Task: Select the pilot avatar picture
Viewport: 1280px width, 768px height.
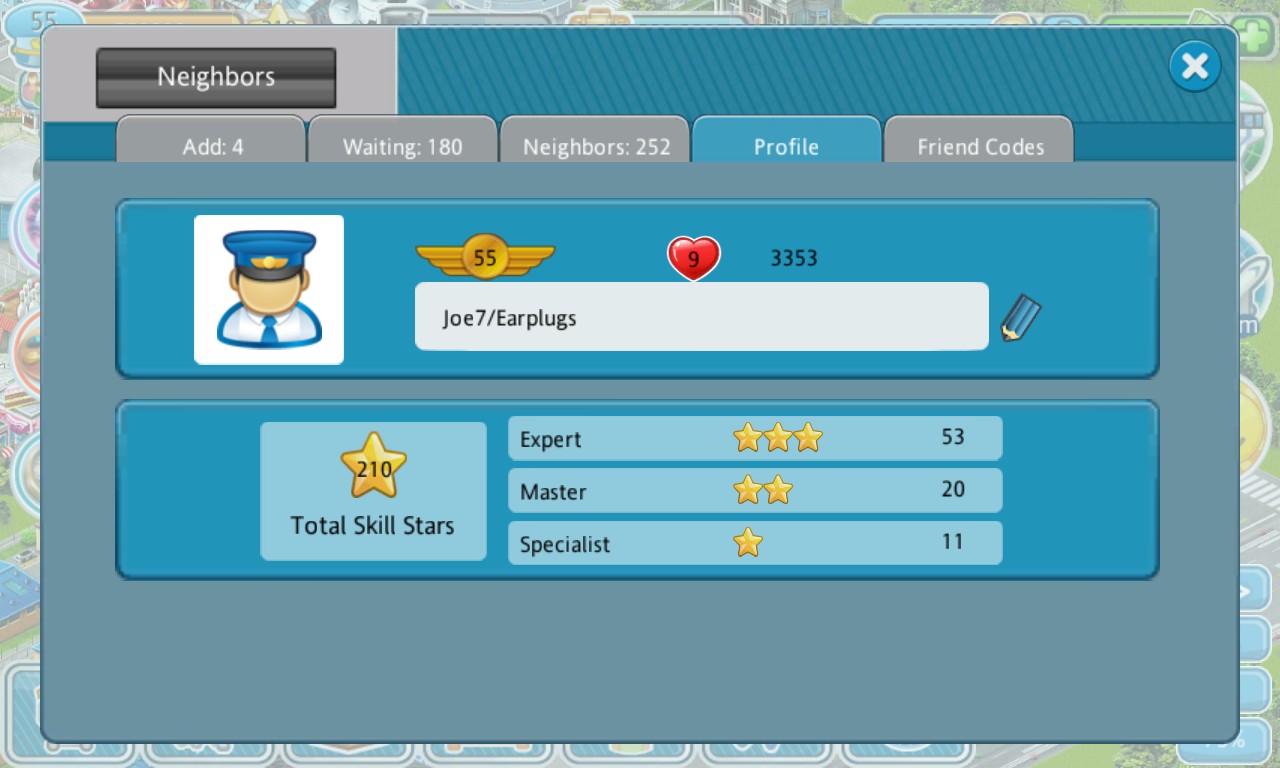Action: [x=269, y=289]
